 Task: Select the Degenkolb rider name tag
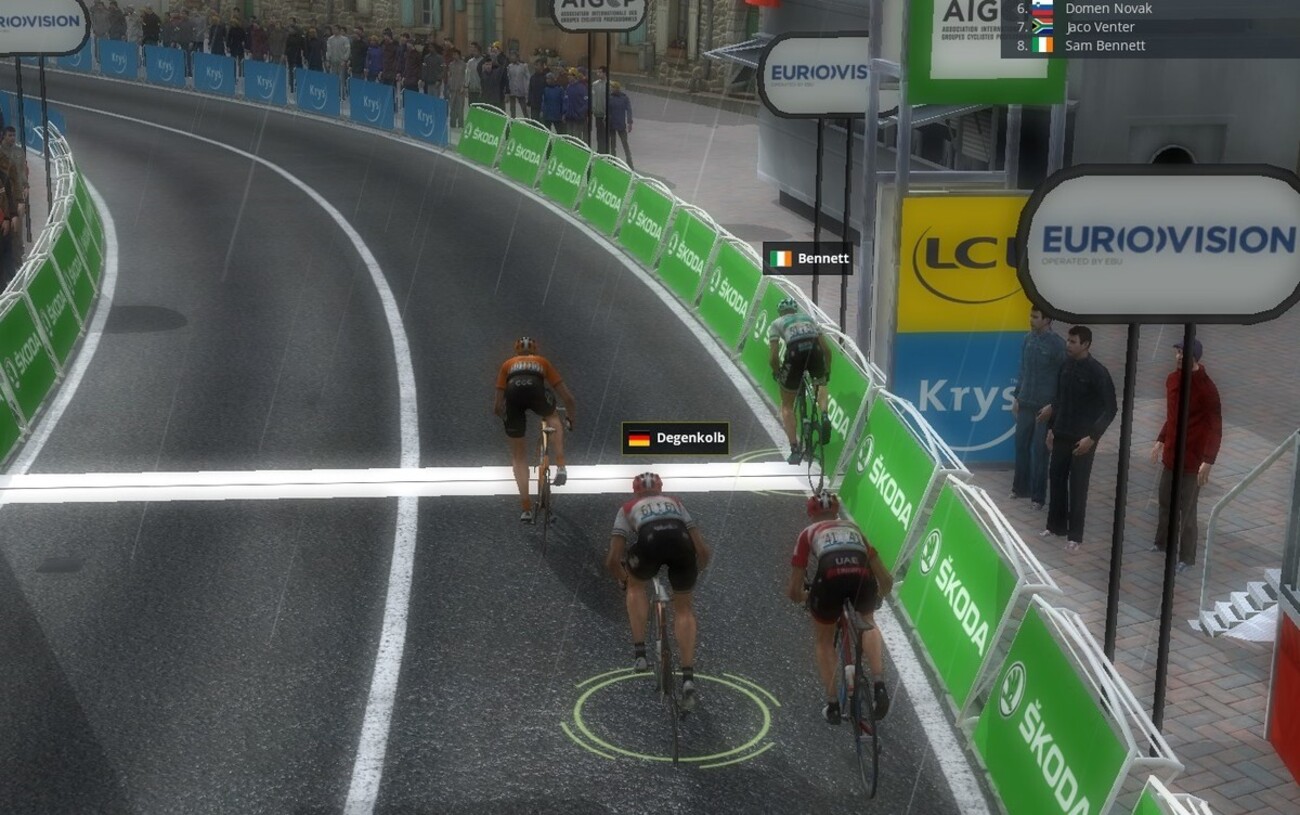point(676,438)
